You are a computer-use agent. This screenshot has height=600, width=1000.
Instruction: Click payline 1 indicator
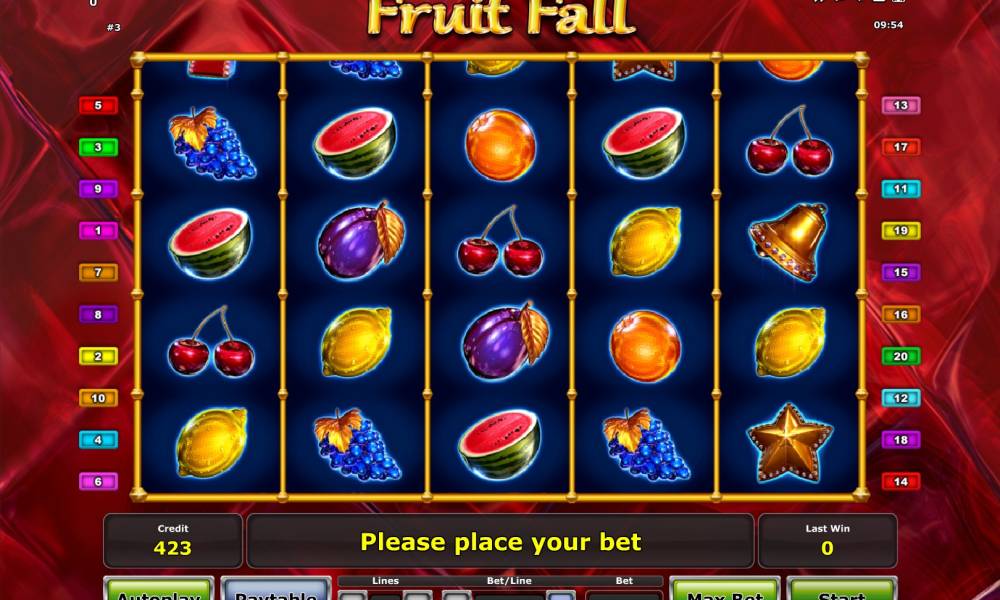click(x=98, y=231)
